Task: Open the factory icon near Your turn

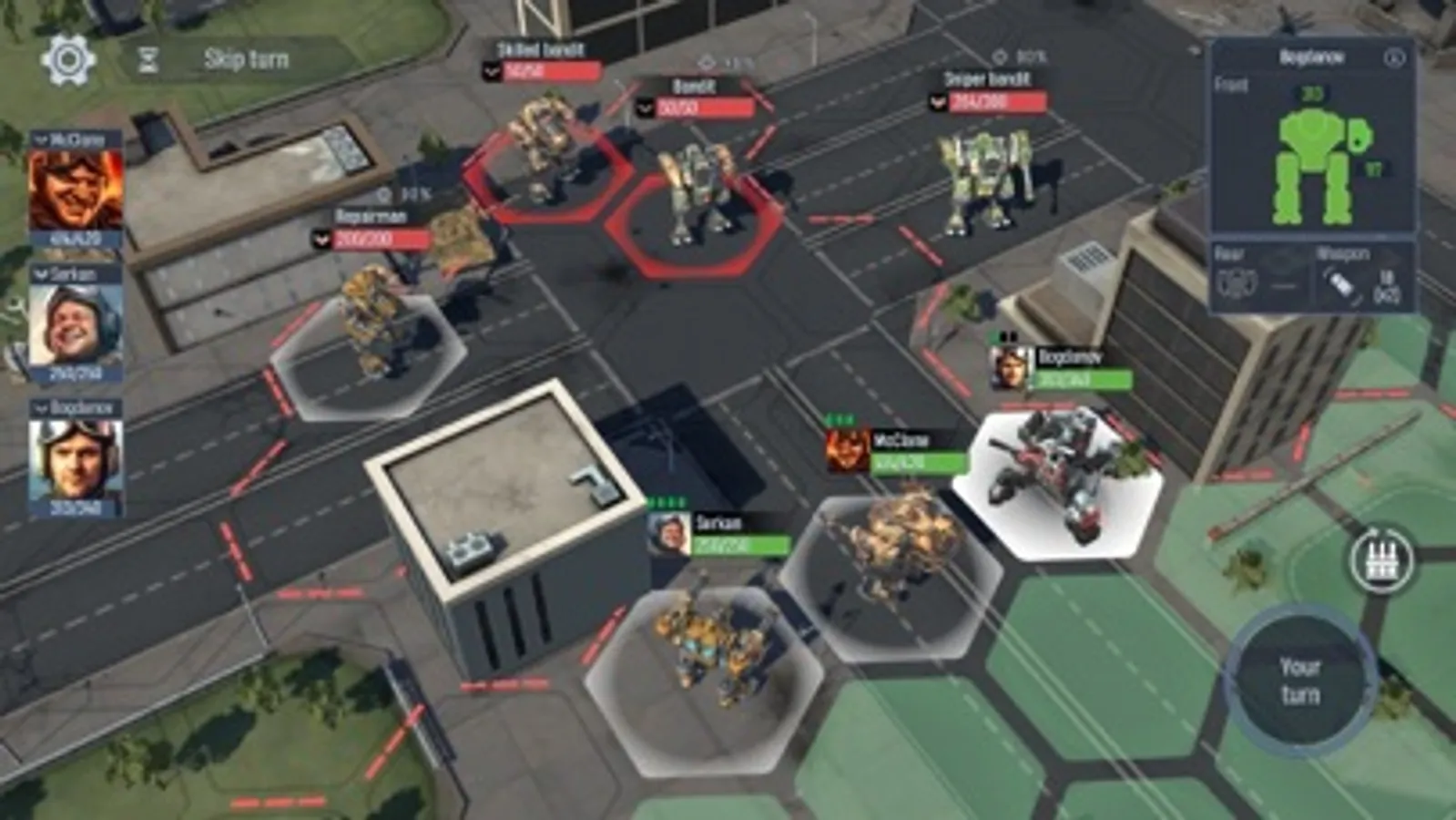Action: point(1382,559)
